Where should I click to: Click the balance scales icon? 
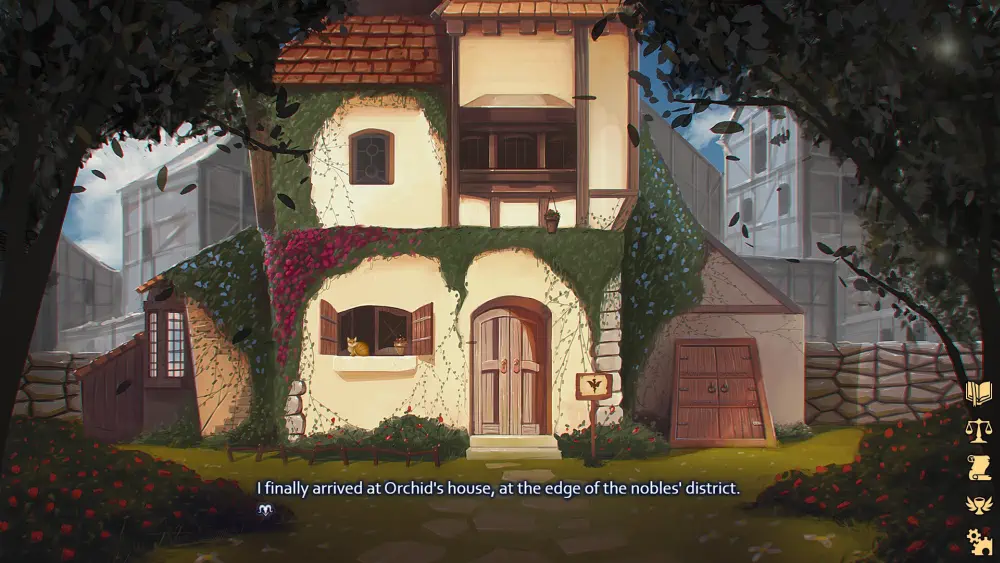click(977, 430)
